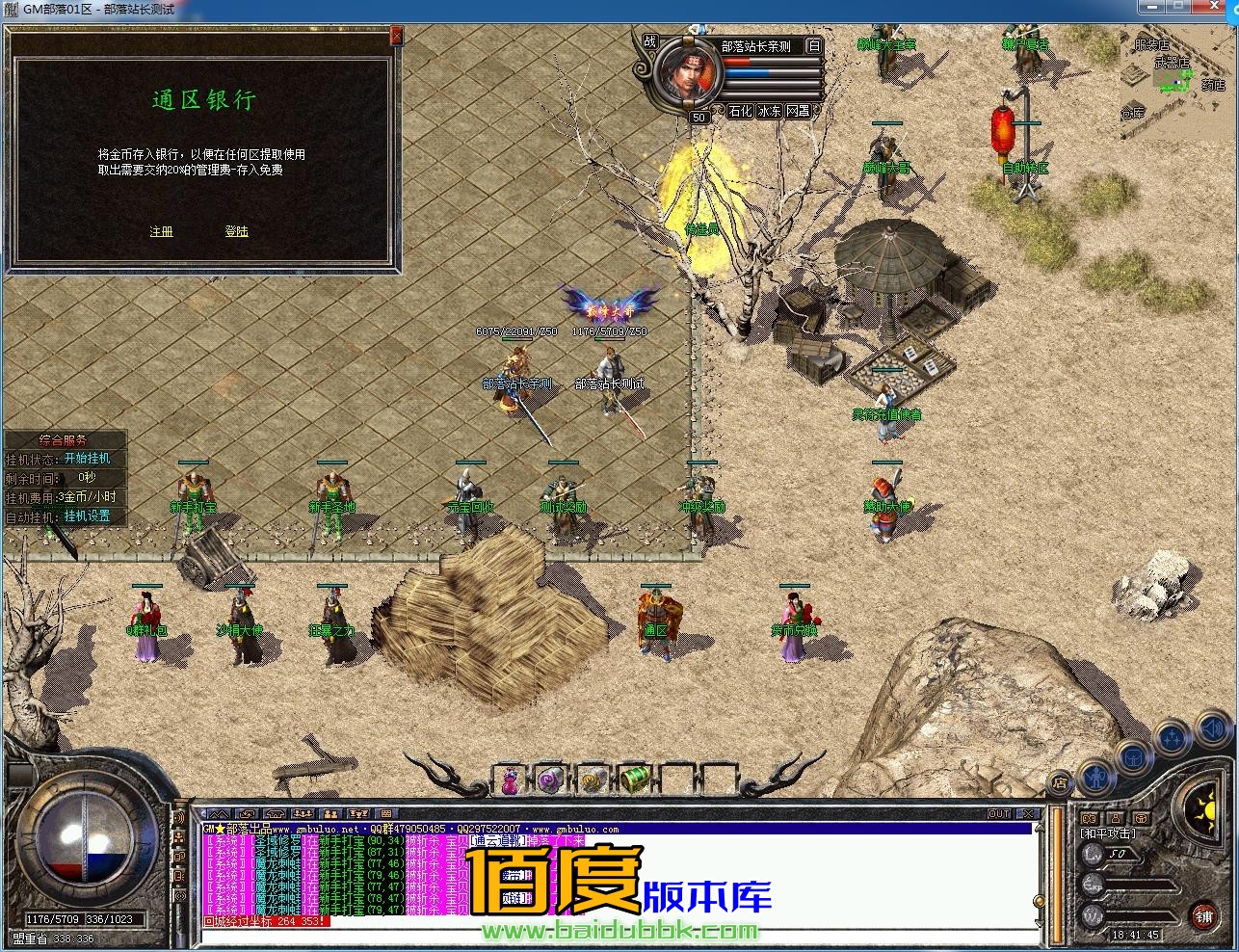Close the 通区银行 dialog window
1239x952 pixels.
pos(396,37)
